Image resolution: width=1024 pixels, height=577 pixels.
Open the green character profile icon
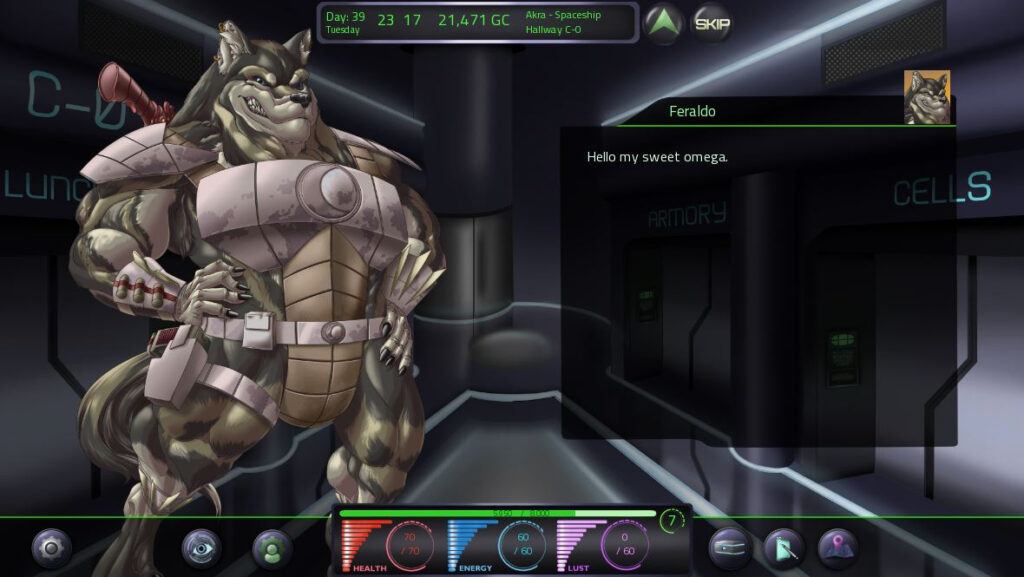[272, 548]
